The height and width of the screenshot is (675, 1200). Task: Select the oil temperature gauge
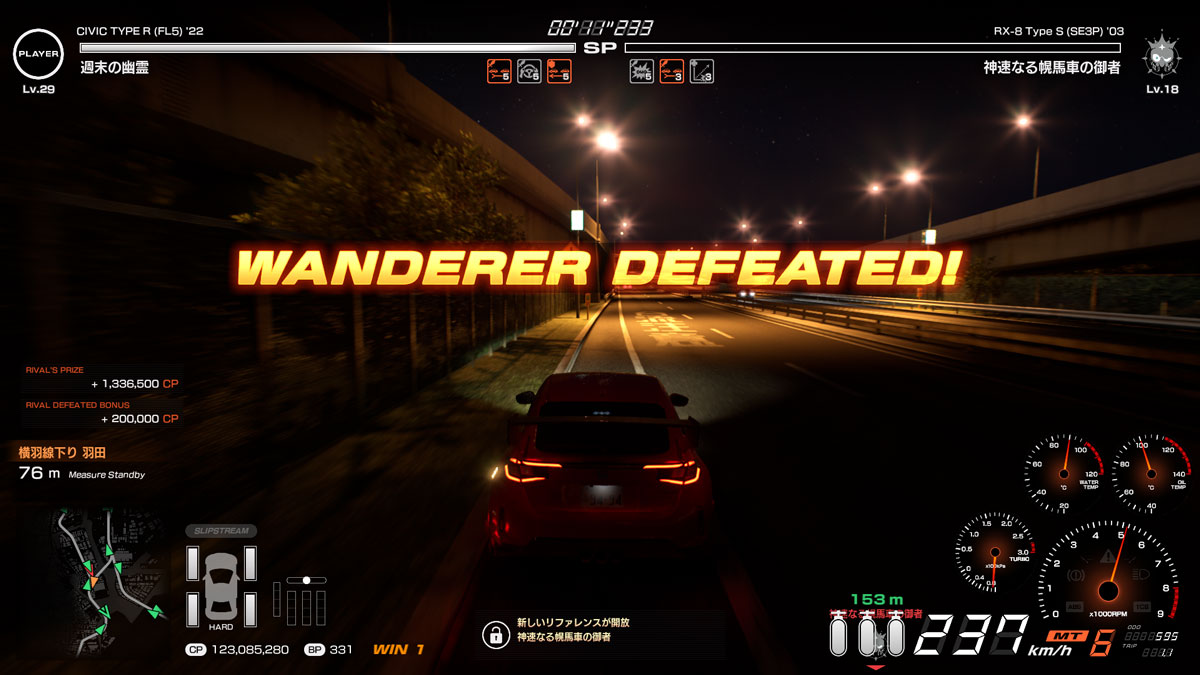[x=1149, y=472]
